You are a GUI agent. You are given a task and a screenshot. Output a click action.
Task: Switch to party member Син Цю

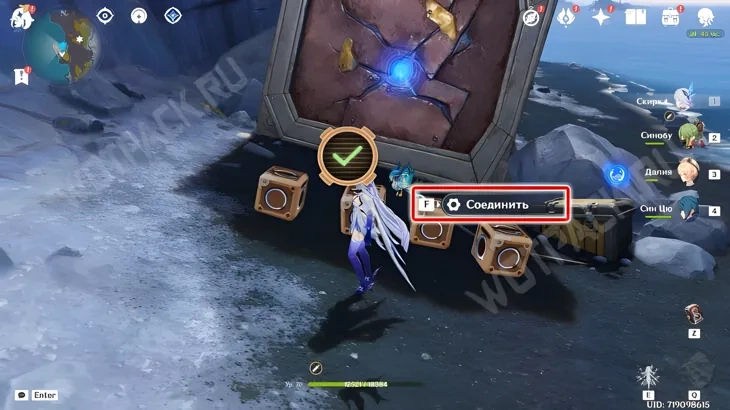(689, 209)
